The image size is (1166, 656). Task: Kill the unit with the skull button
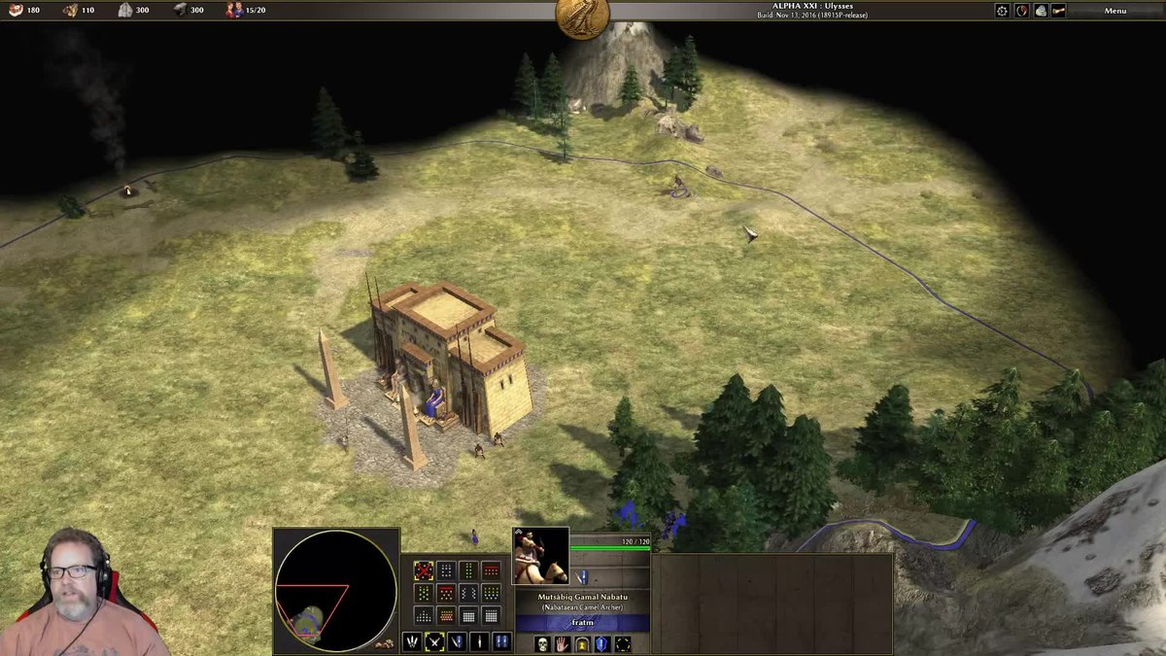[x=543, y=644]
